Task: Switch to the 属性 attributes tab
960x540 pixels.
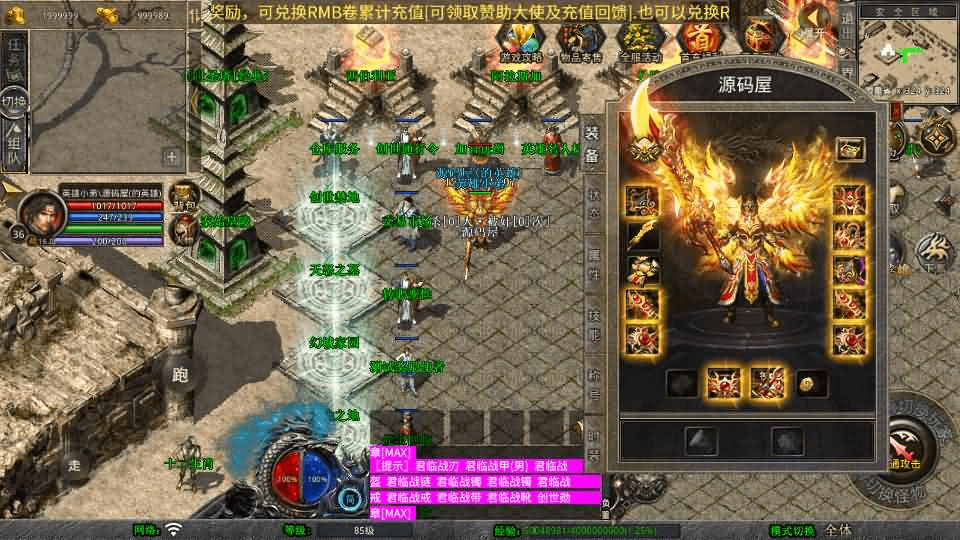Action: pos(593,263)
